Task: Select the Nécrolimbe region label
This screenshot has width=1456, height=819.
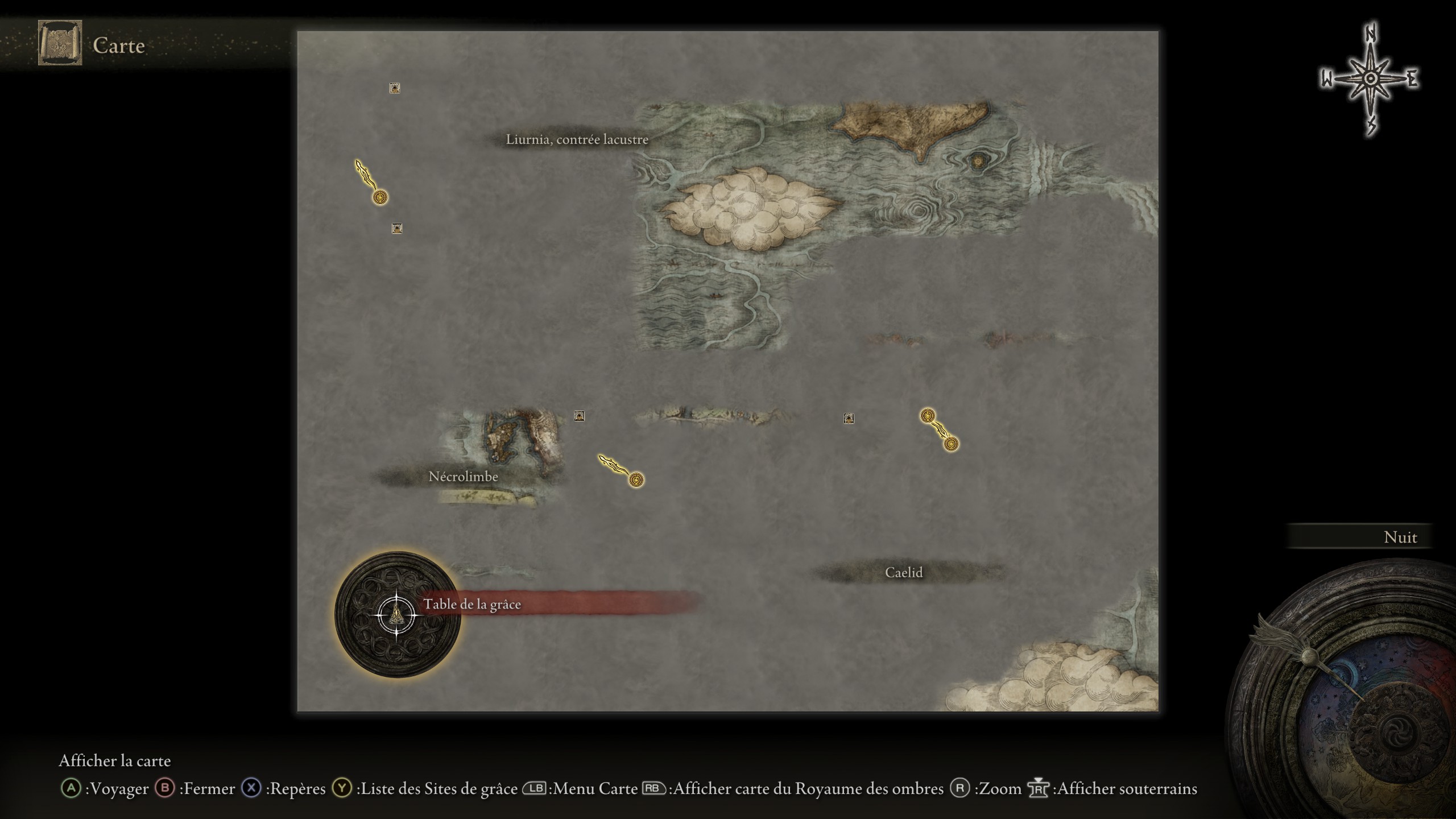Action: point(463,477)
